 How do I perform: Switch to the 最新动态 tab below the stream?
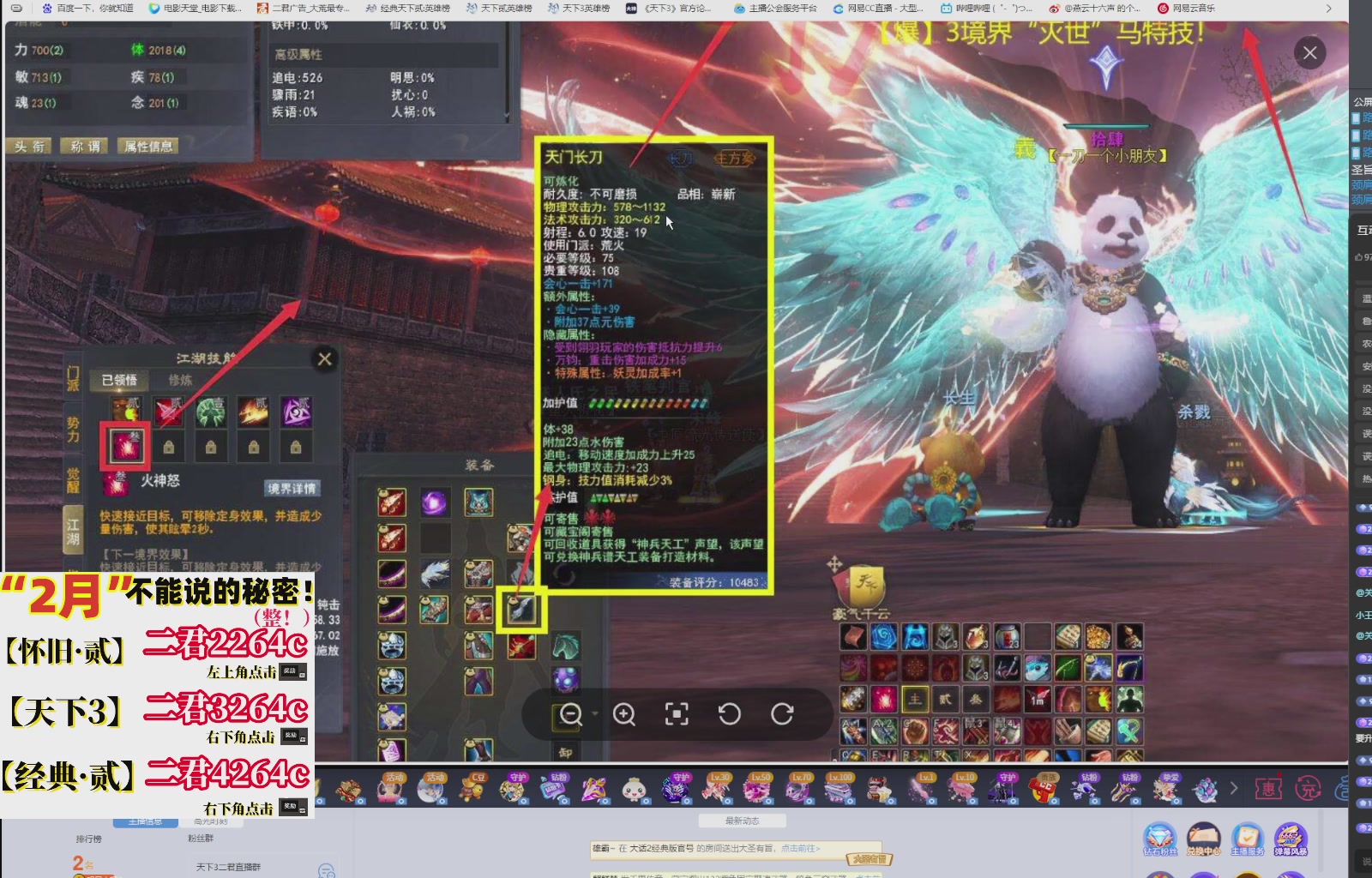[x=742, y=820]
